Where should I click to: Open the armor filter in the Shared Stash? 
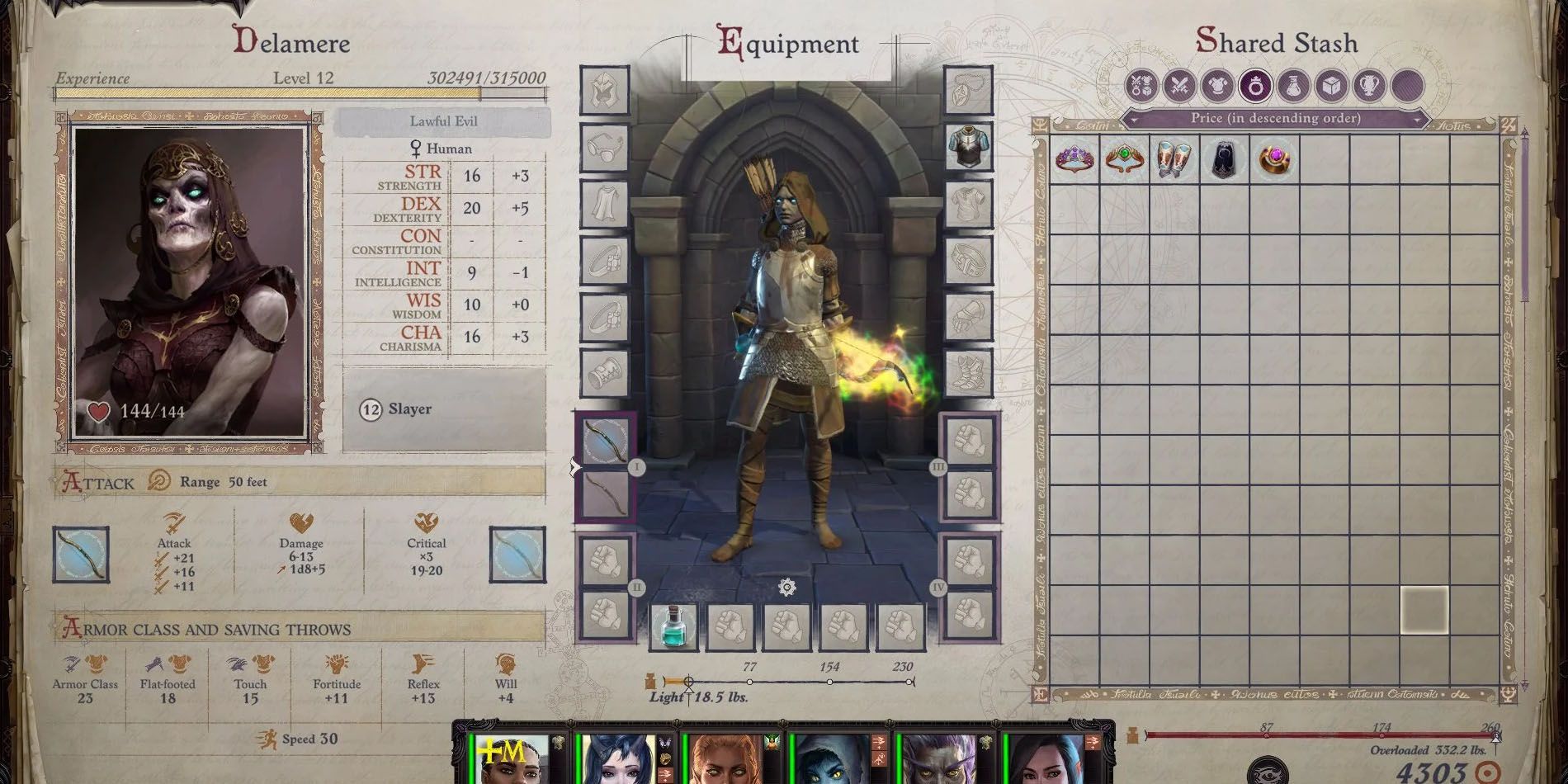coord(1220,86)
